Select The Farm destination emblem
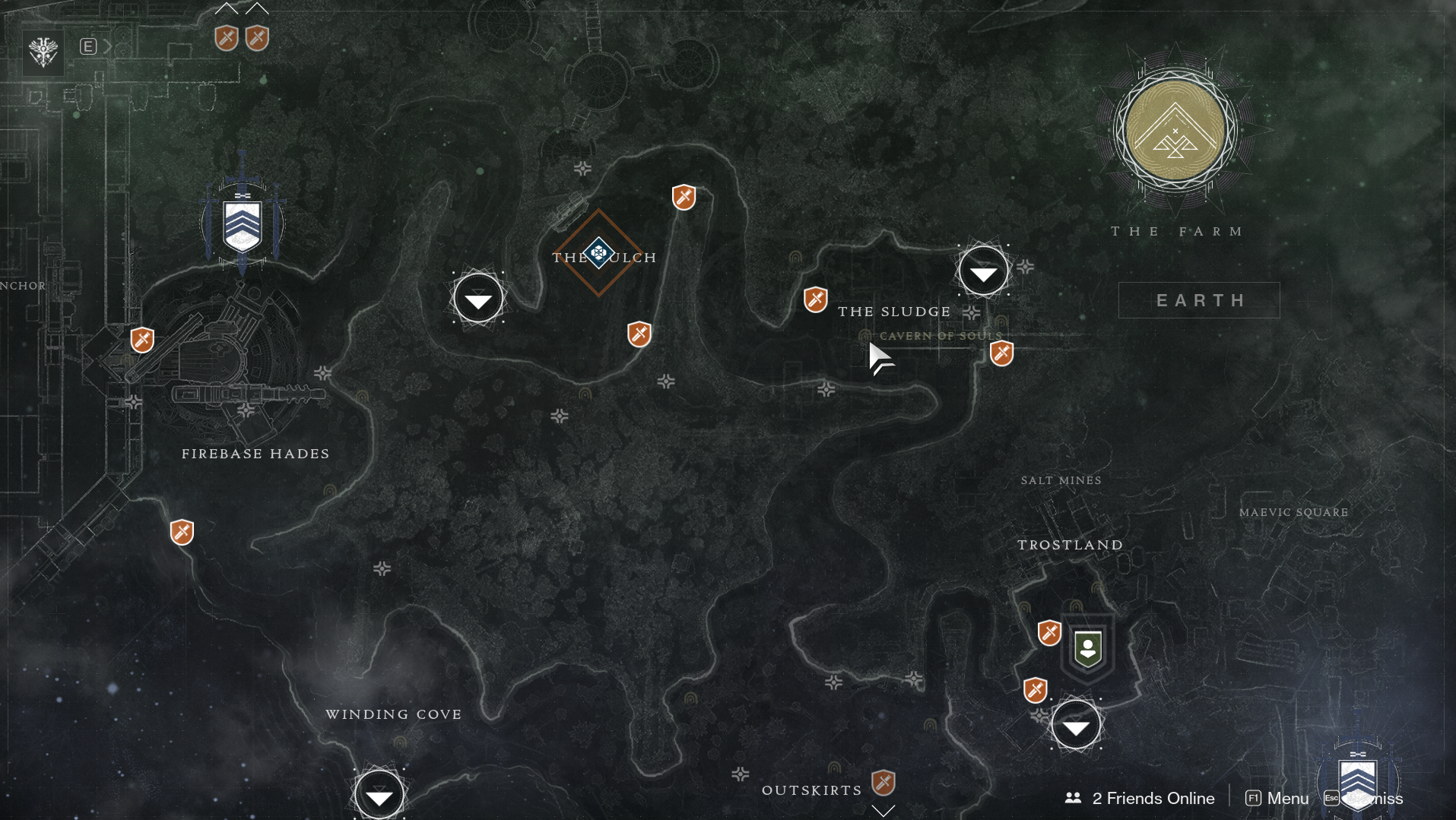Screen dimensions: 1456x820 (1175, 131)
